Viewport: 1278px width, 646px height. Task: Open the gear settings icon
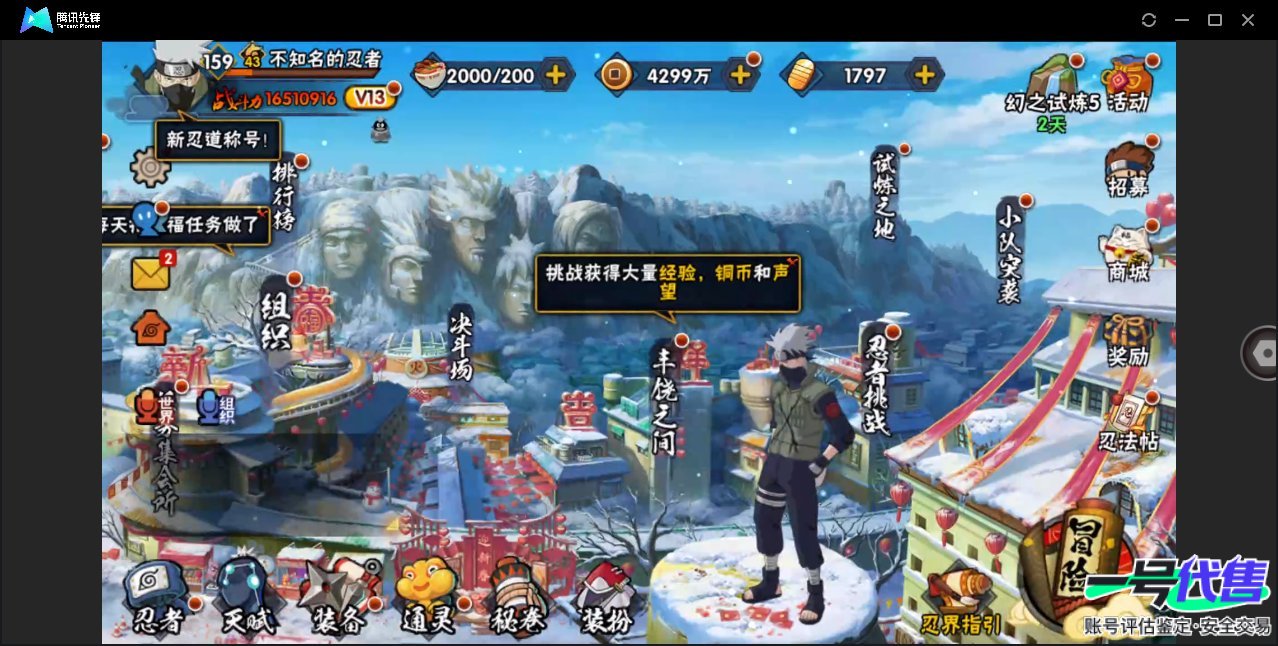pyautogui.click(x=150, y=167)
